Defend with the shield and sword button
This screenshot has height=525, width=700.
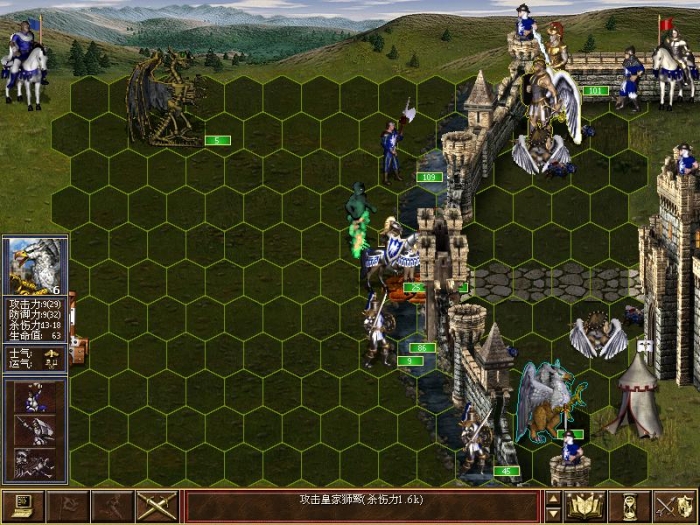coord(675,506)
